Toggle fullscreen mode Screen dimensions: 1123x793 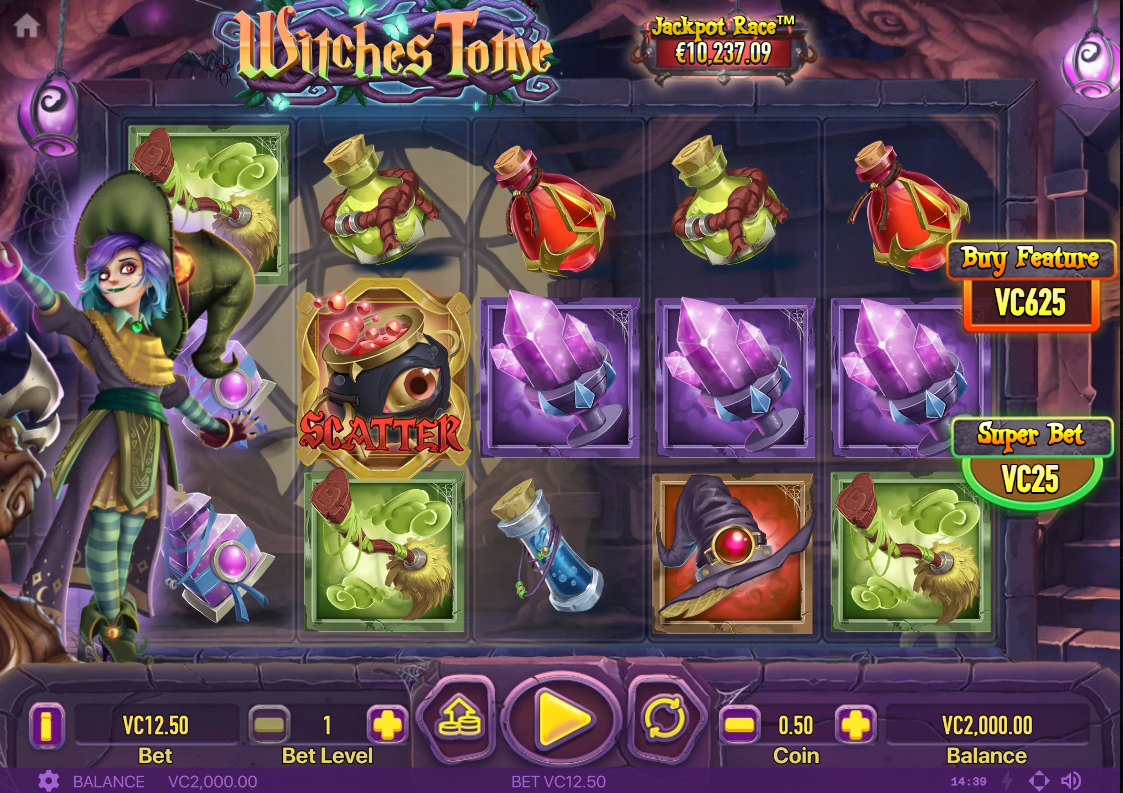(1039, 781)
